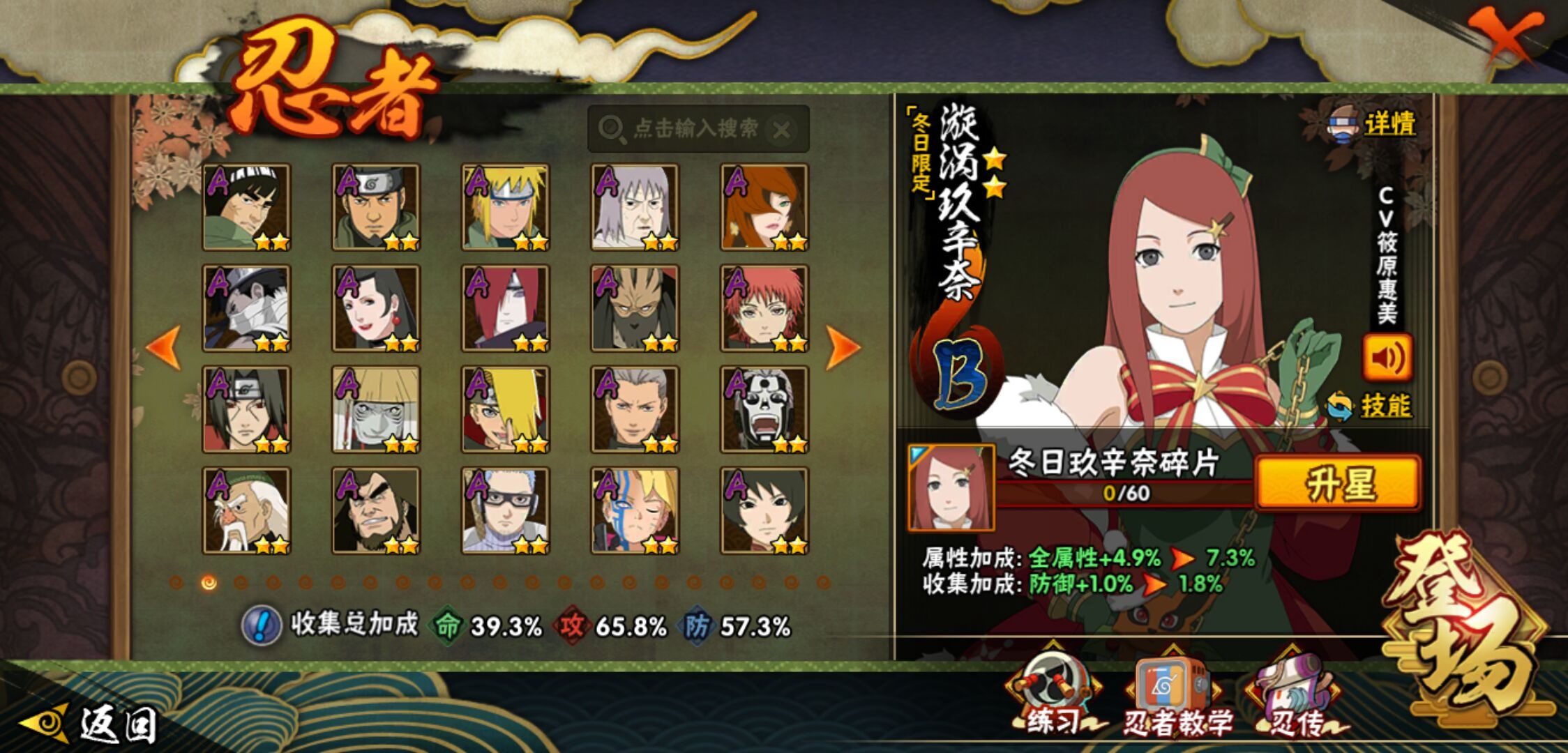1568x753 pixels.
Task: Choose the Minato blond ninja portrait
Action: tap(505, 207)
